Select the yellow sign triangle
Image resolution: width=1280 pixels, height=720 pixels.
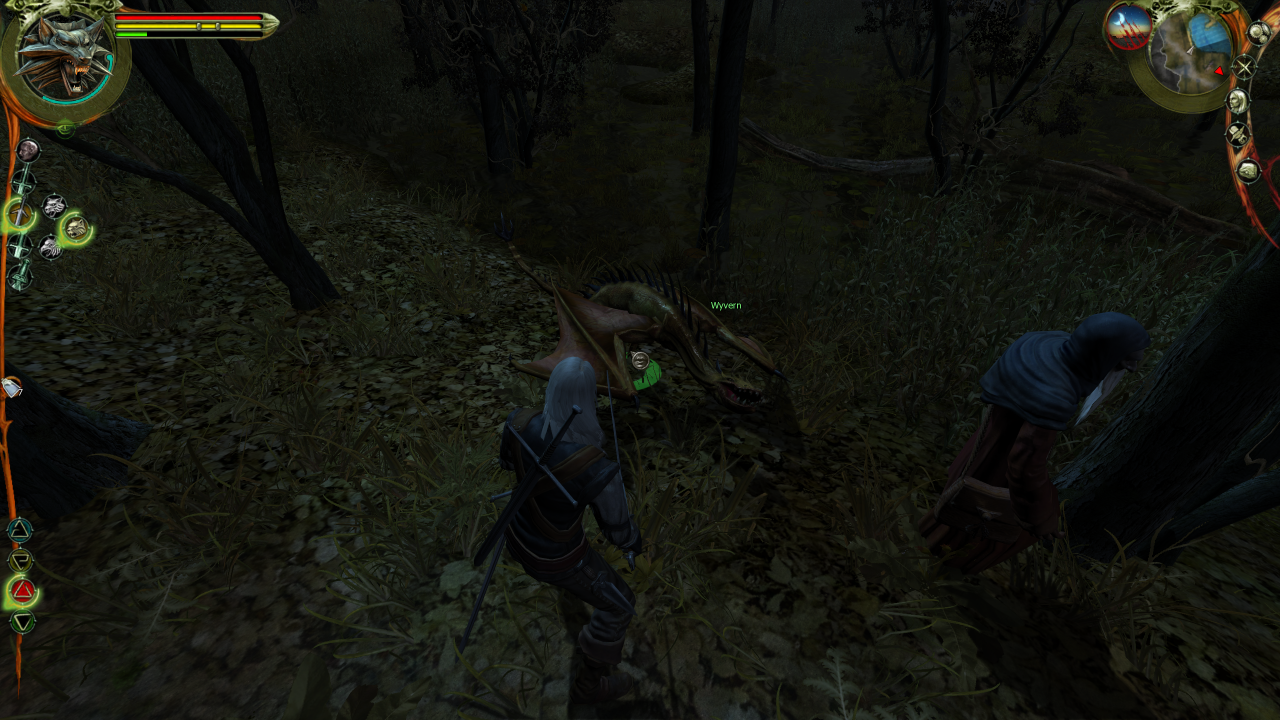[x=21, y=559]
